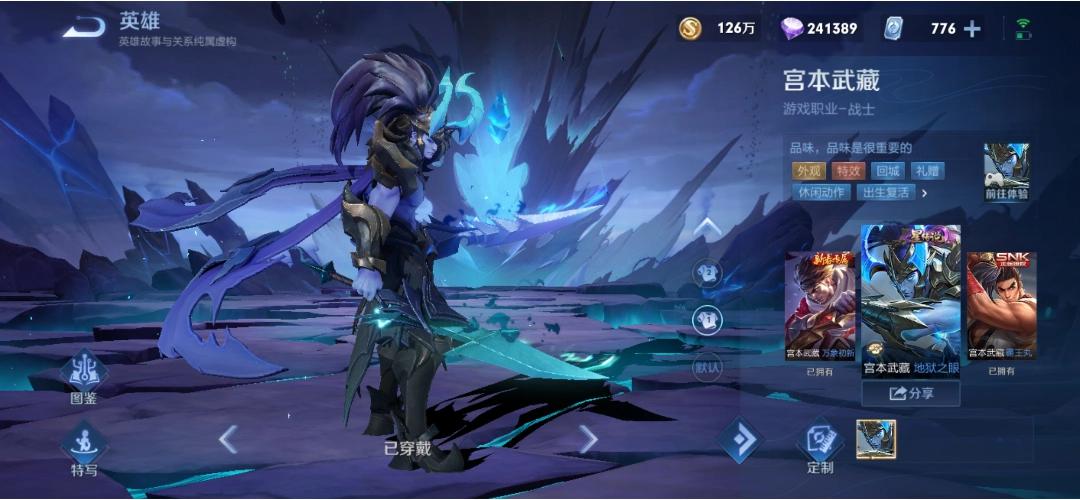Show the next skin with the right arrow
Image resolution: width=1080 pixels, height=500 pixels.
[x=588, y=438]
